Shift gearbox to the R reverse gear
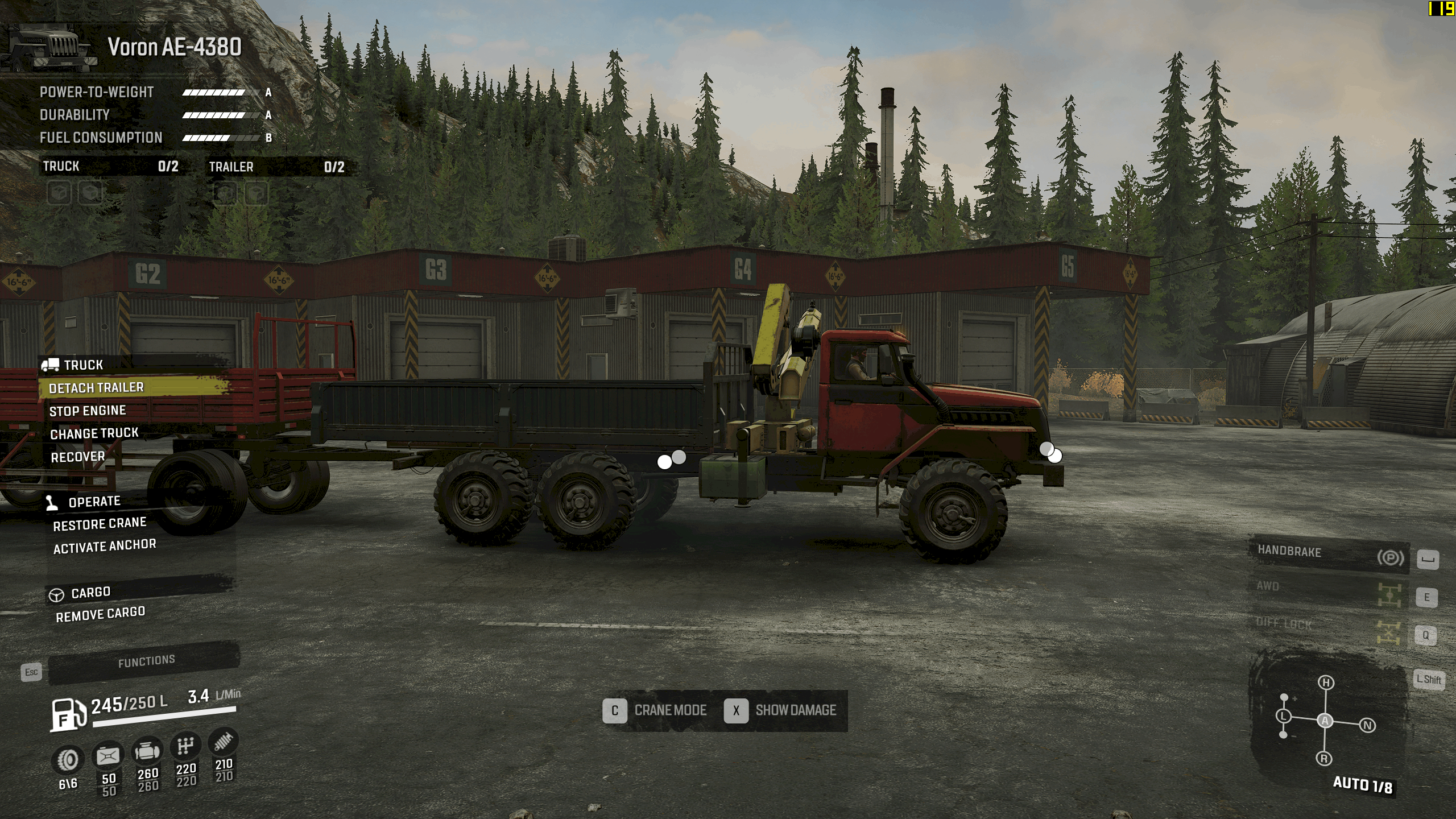The image size is (1456, 819). [1324, 758]
